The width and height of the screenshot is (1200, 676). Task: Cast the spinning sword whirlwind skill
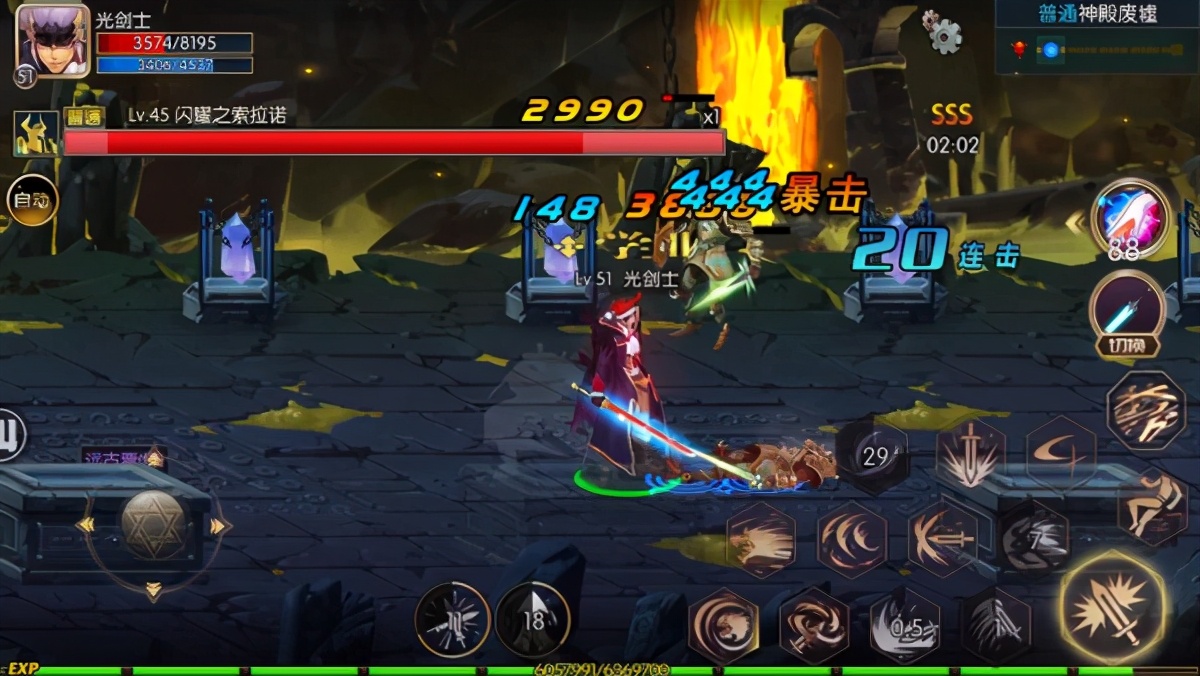pyautogui.click(x=813, y=625)
